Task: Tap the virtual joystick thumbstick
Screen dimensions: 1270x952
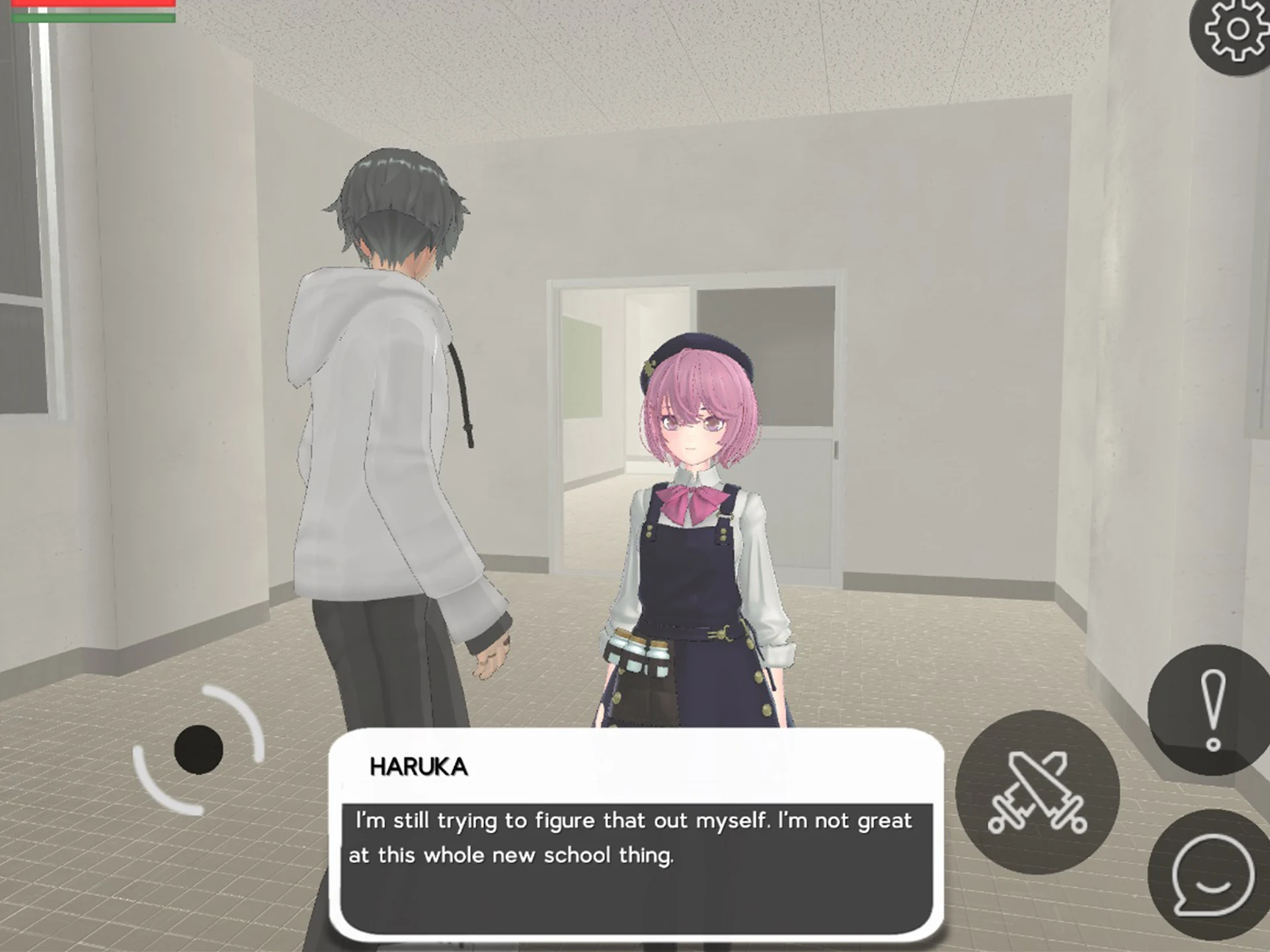Action: pos(198,750)
